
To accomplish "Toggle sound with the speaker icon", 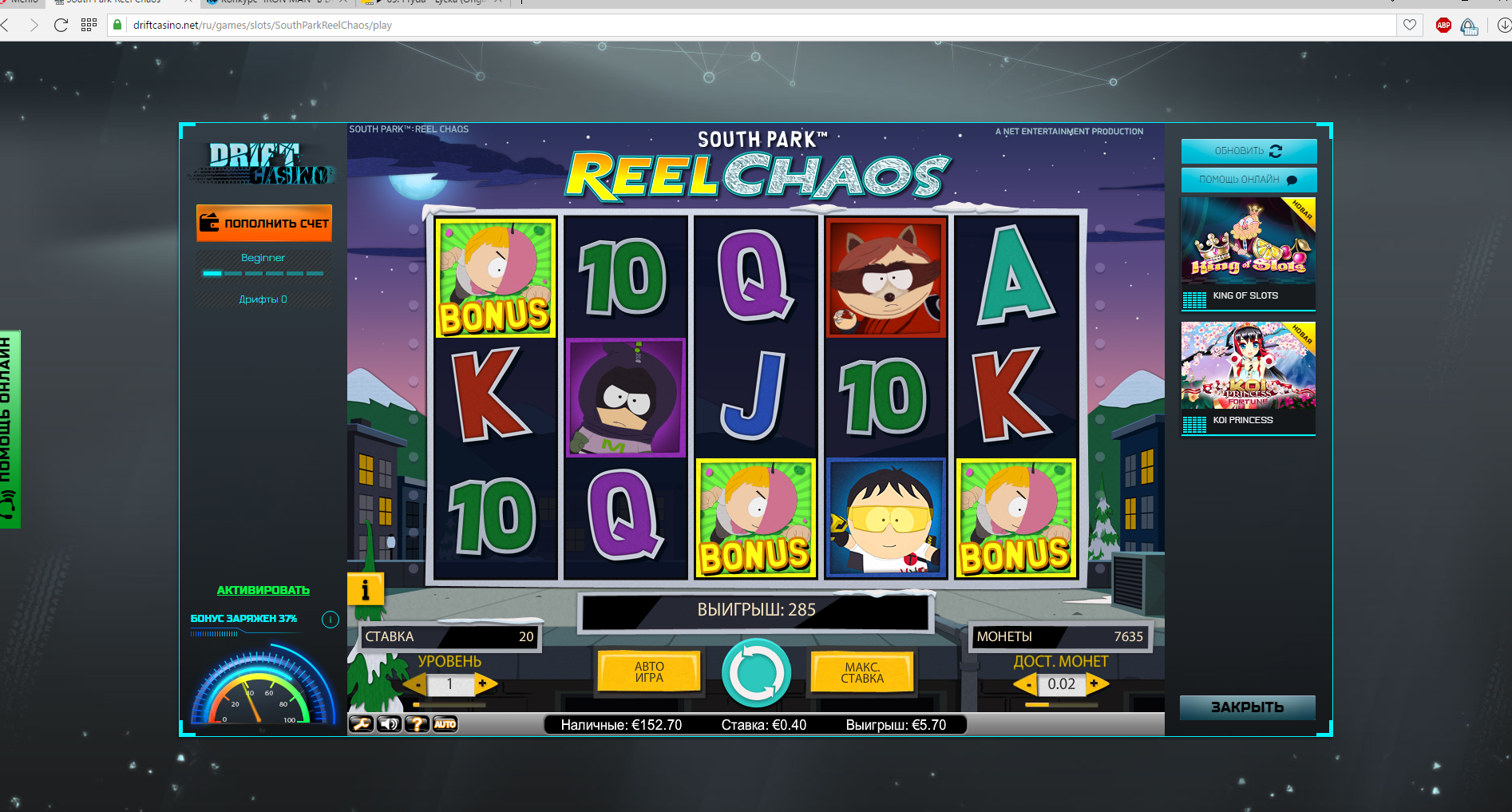I will coord(389,724).
